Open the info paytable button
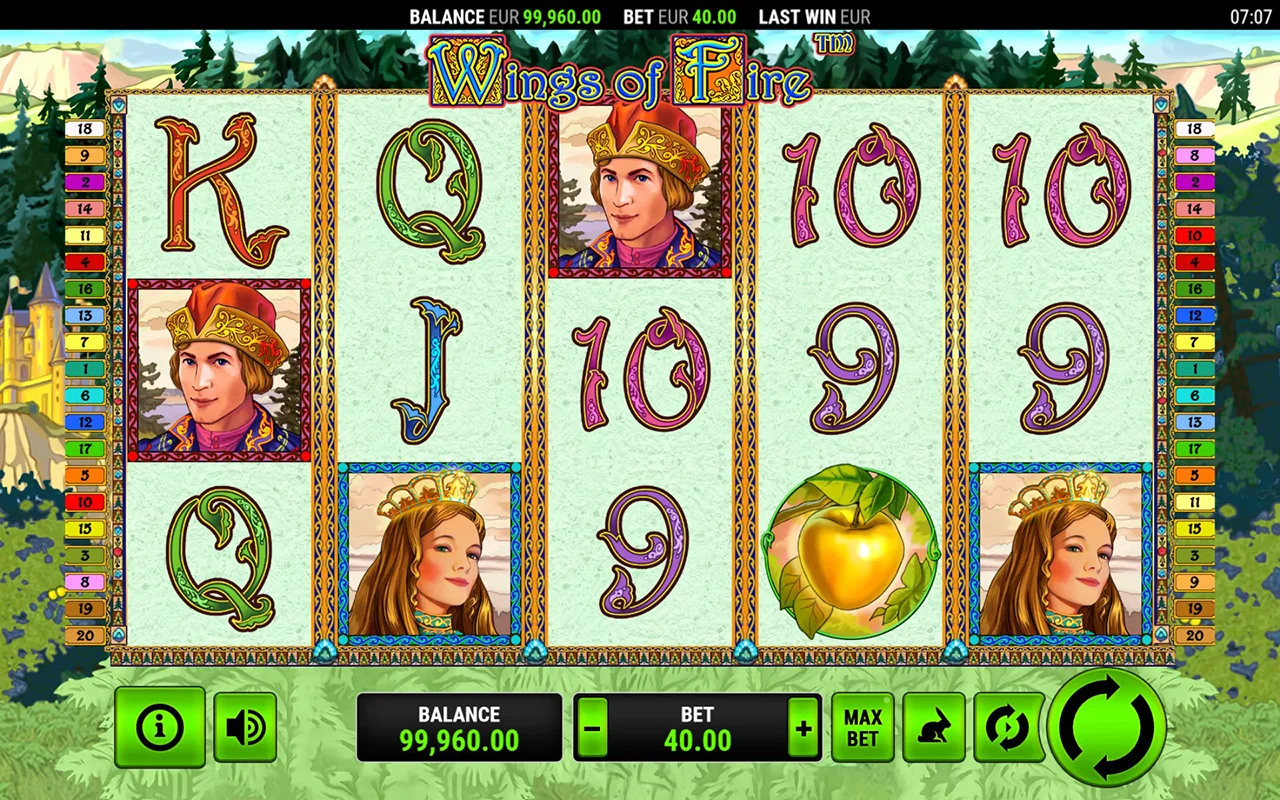 point(160,727)
